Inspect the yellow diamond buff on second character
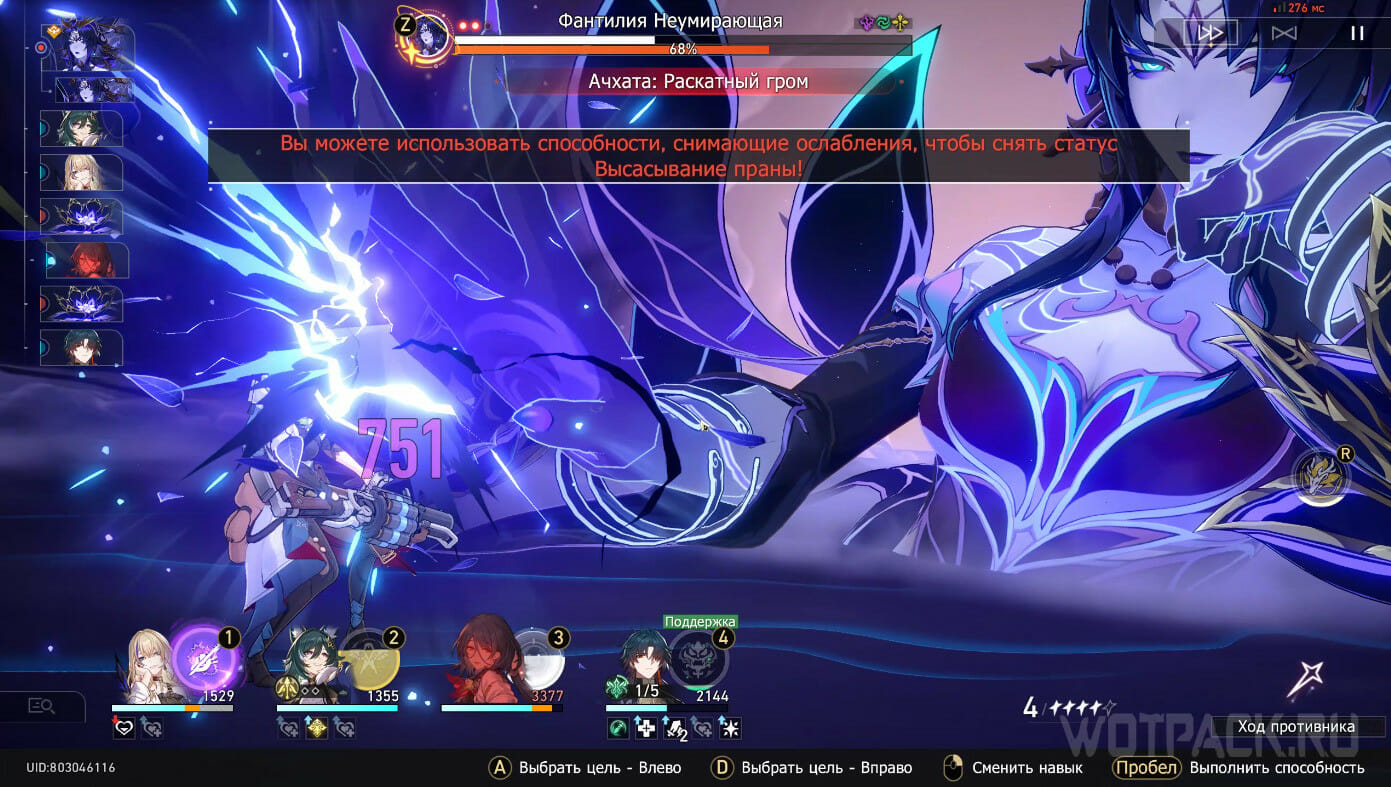Screen dimensions: 1391x787 click(x=316, y=729)
